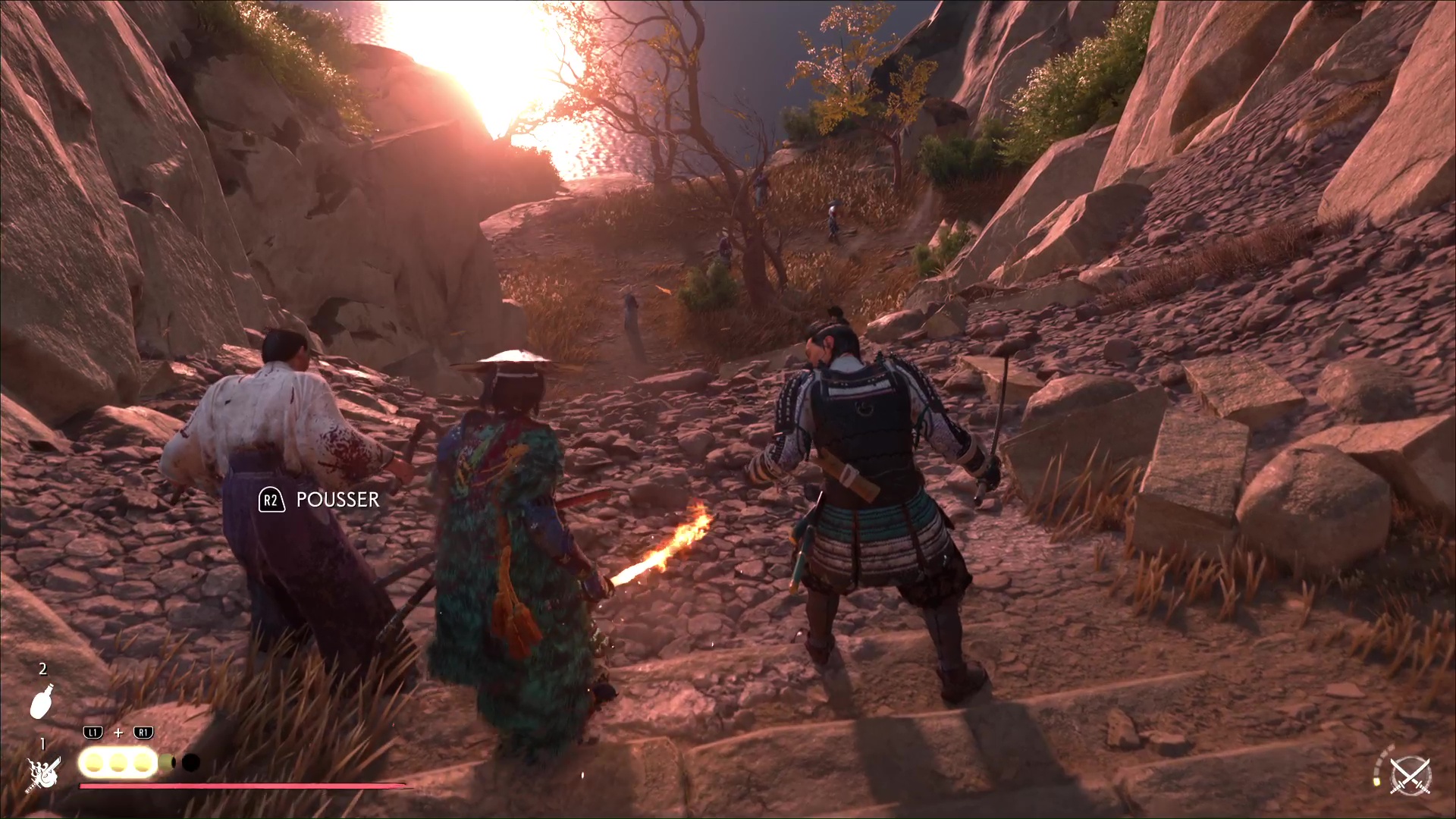
Task: Select the crossed katanas weapon icon
Action: click(x=1410, y=776)
